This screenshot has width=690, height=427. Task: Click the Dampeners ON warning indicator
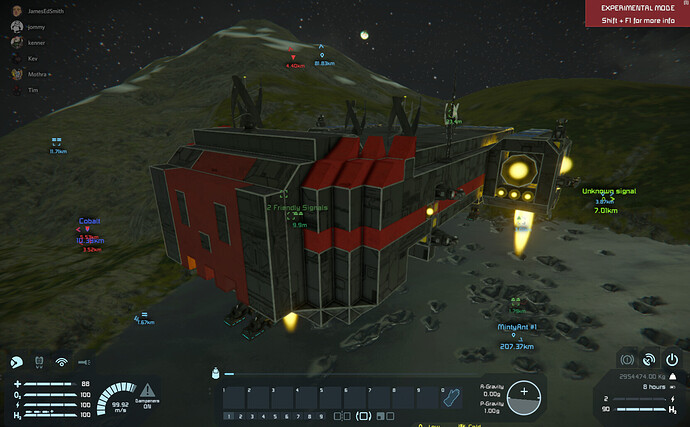tap(147, 391)
